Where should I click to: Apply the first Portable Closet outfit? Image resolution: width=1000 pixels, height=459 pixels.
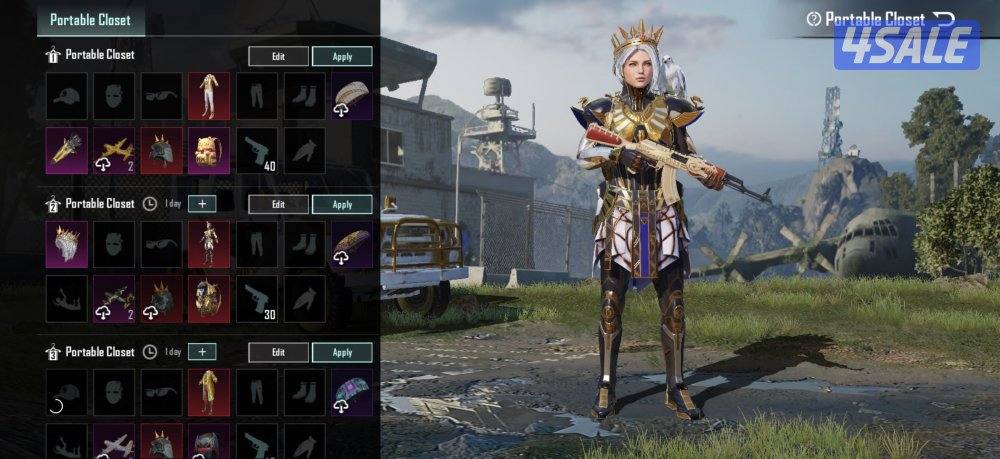tap(342, 57)
